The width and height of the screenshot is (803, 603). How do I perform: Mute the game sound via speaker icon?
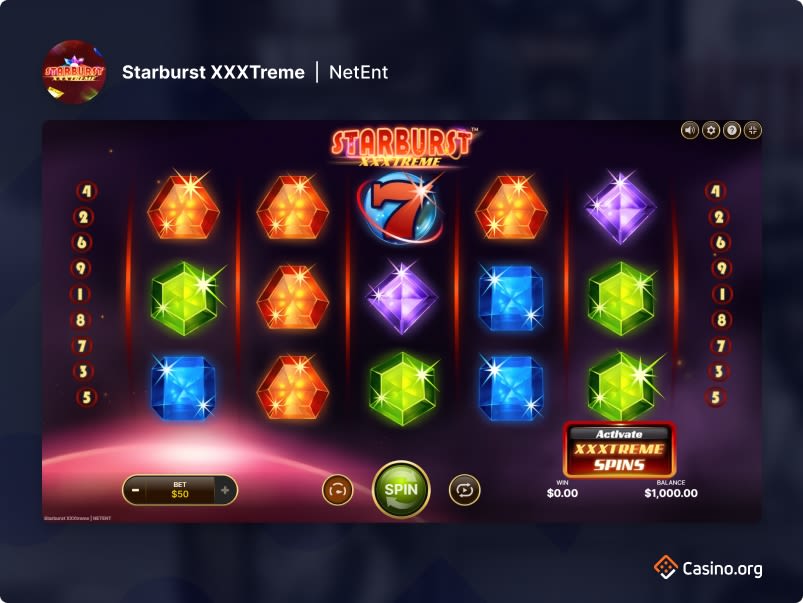pyautogui.click(x=690, y=130)
